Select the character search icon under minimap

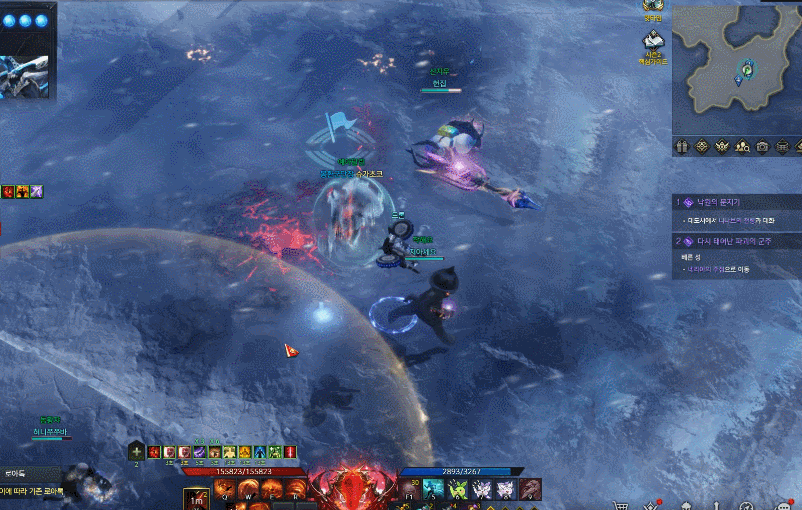pyautogui.click(x=742, y=146)
